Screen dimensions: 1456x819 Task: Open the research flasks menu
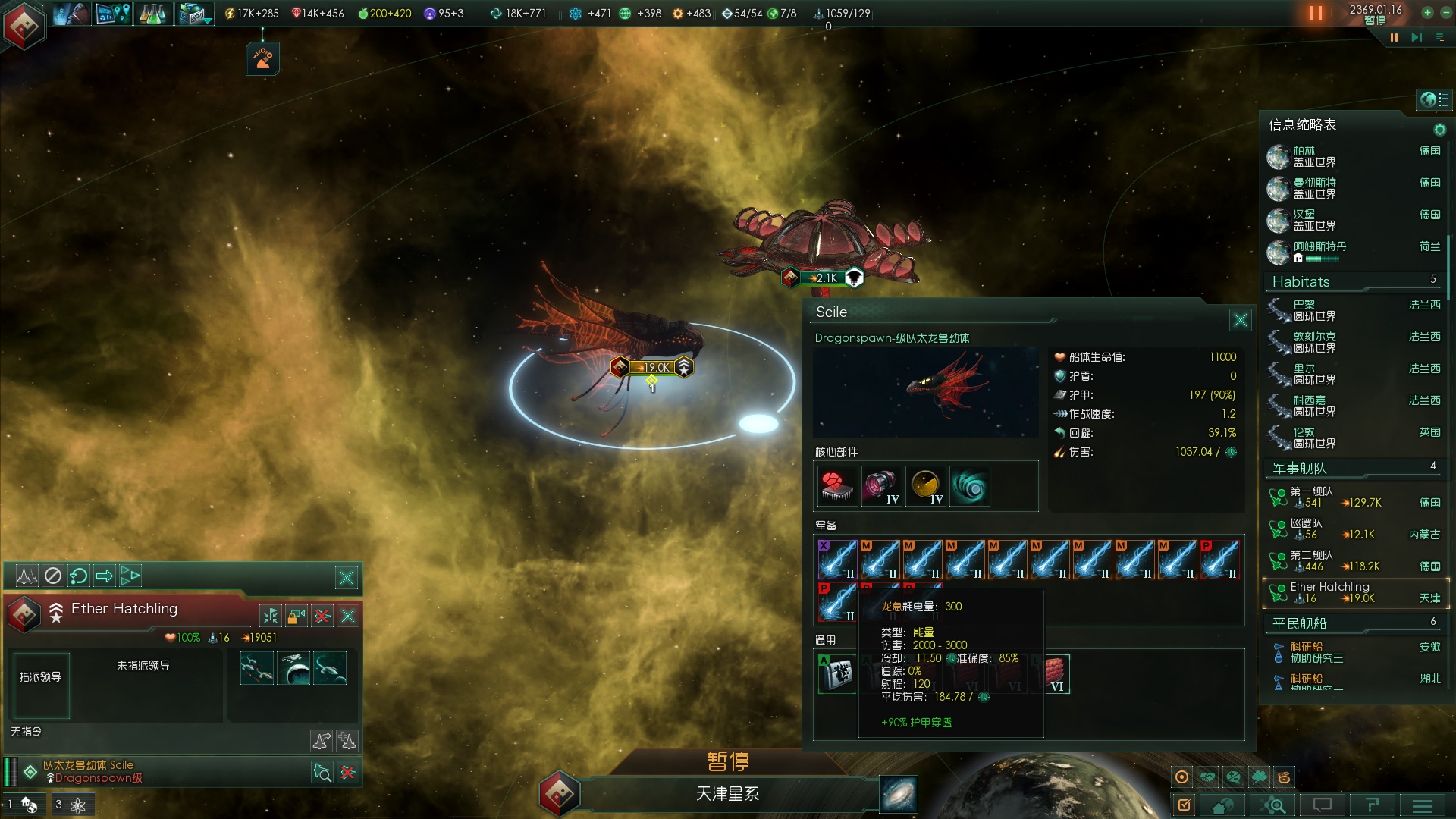tap(152, 14)
